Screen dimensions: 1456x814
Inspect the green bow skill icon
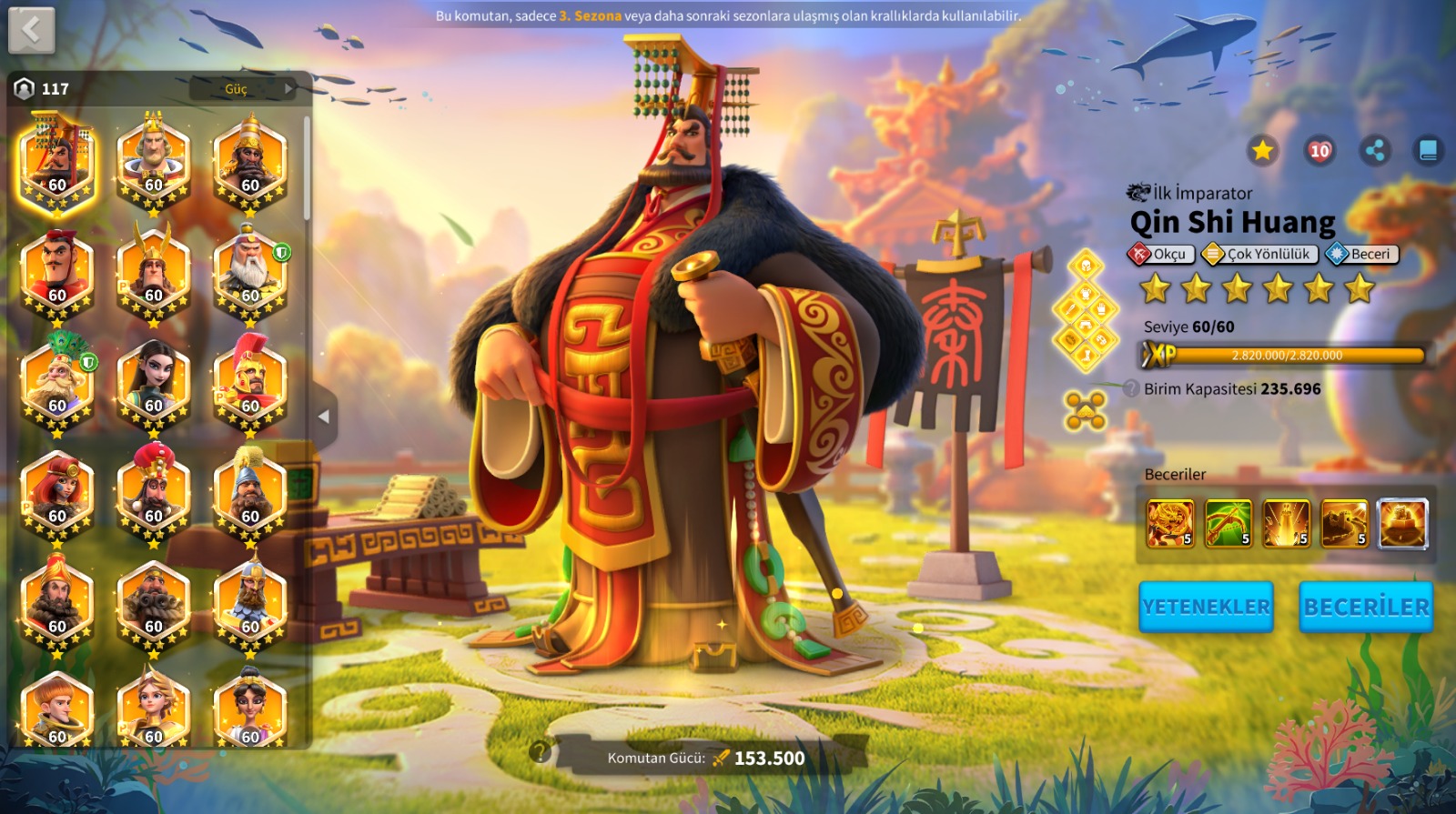tap(1228, 523)
